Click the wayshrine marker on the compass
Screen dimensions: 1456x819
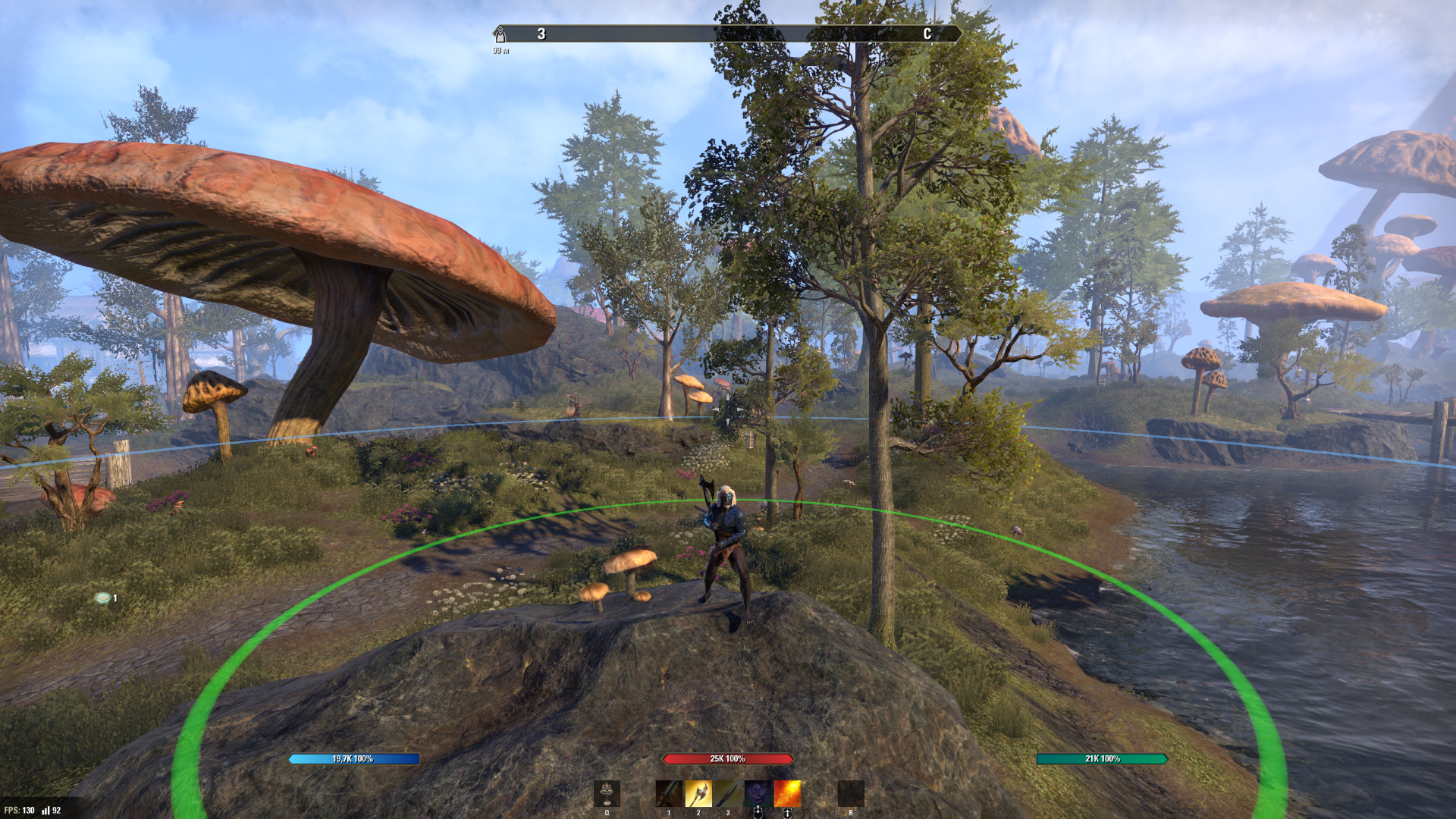500,34
